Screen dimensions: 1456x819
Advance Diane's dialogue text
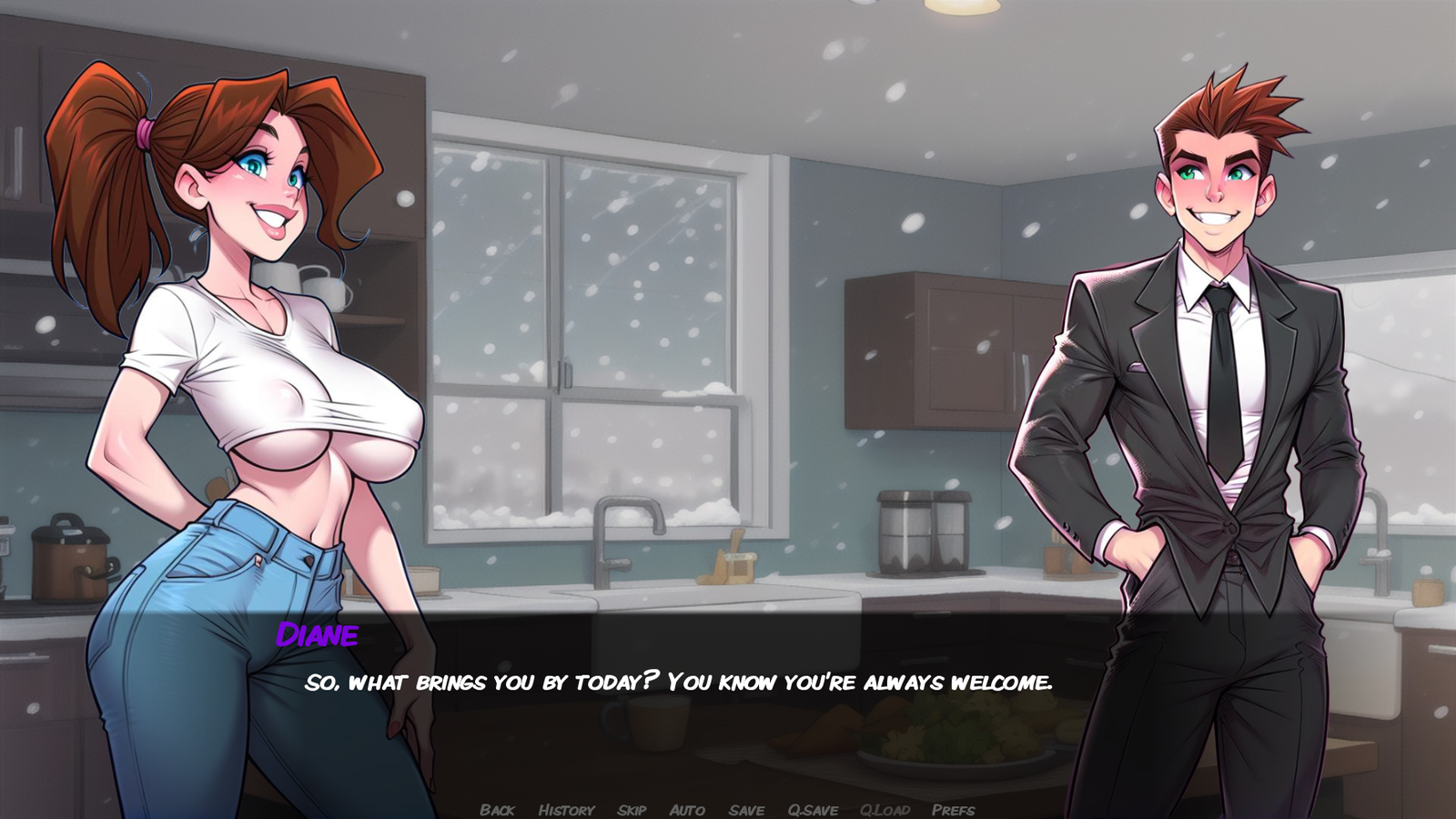point(678,682)
